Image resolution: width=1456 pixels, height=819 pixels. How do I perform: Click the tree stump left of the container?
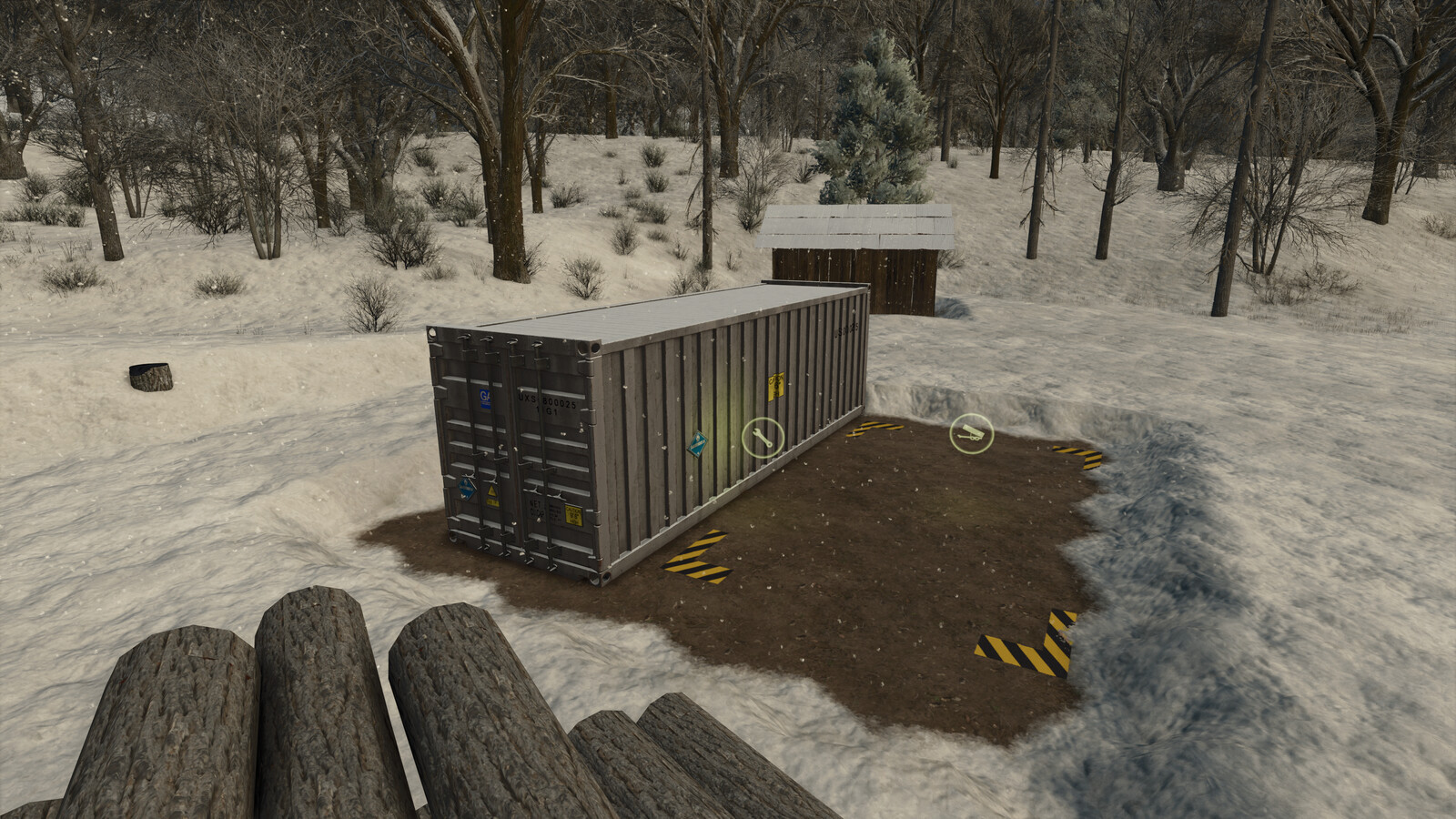(x=150, y=378)
